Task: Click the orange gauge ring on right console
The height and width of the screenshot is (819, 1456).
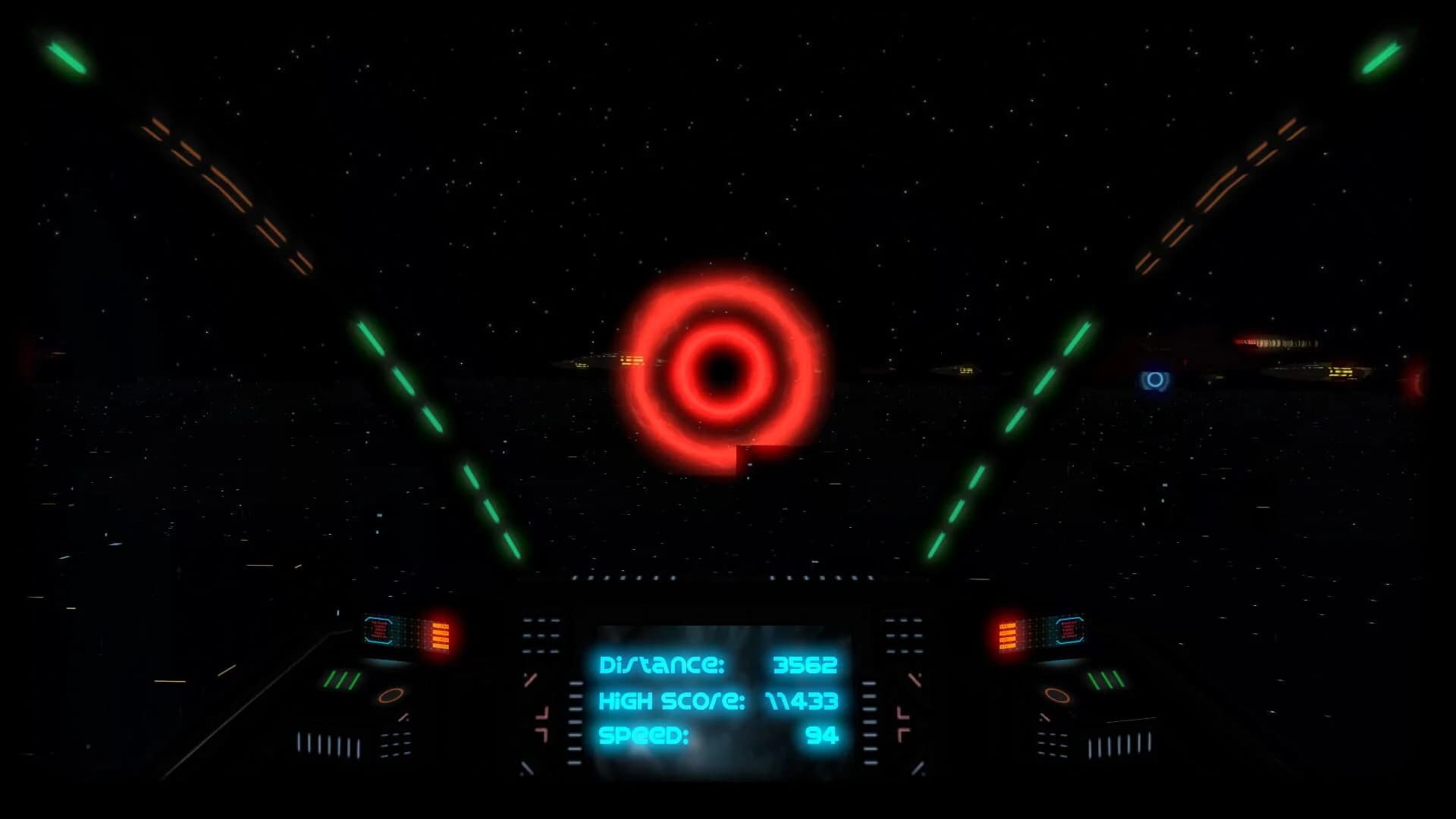Action: 1056,696
